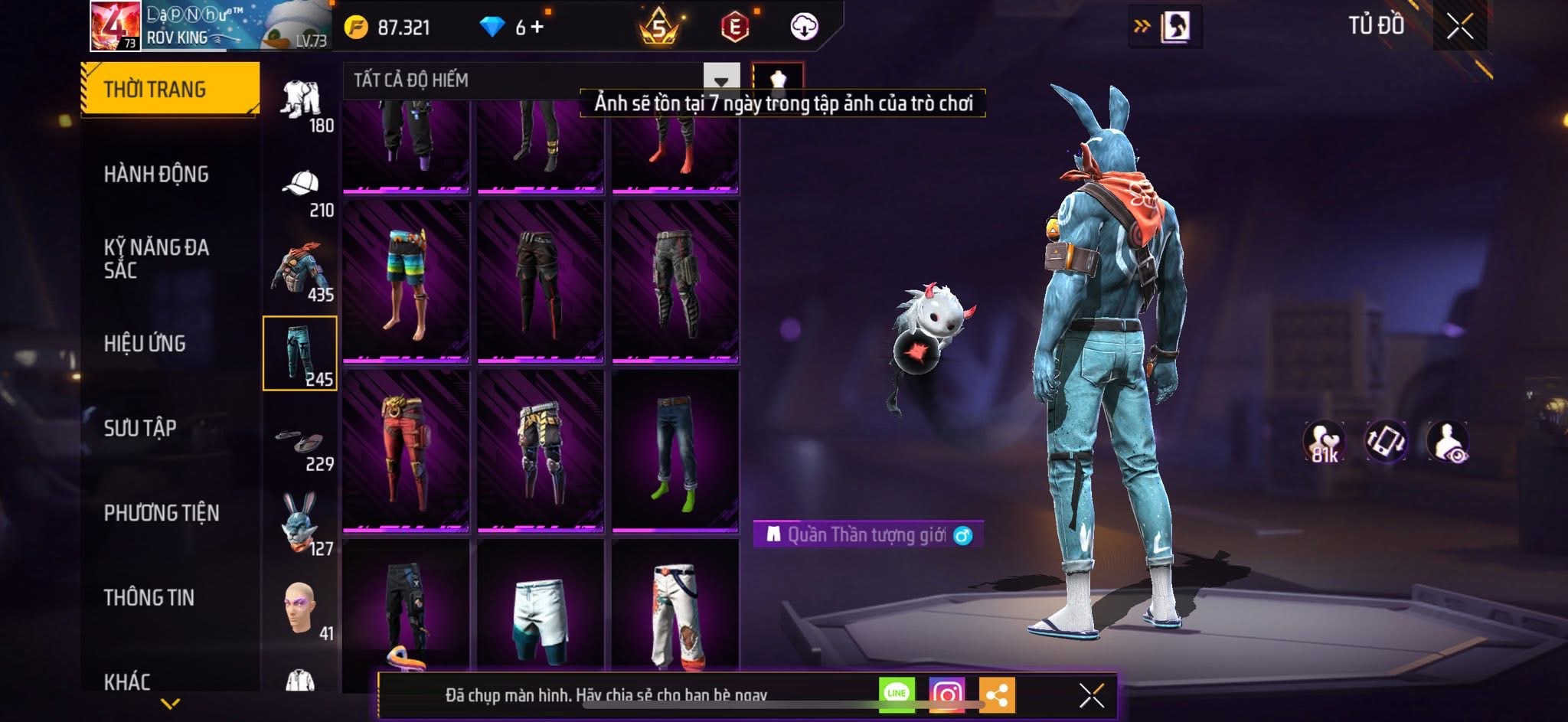Share screenshot to Instagram
The height and width of the screenshot is (722, 1568).
click(x=947, y=694)
